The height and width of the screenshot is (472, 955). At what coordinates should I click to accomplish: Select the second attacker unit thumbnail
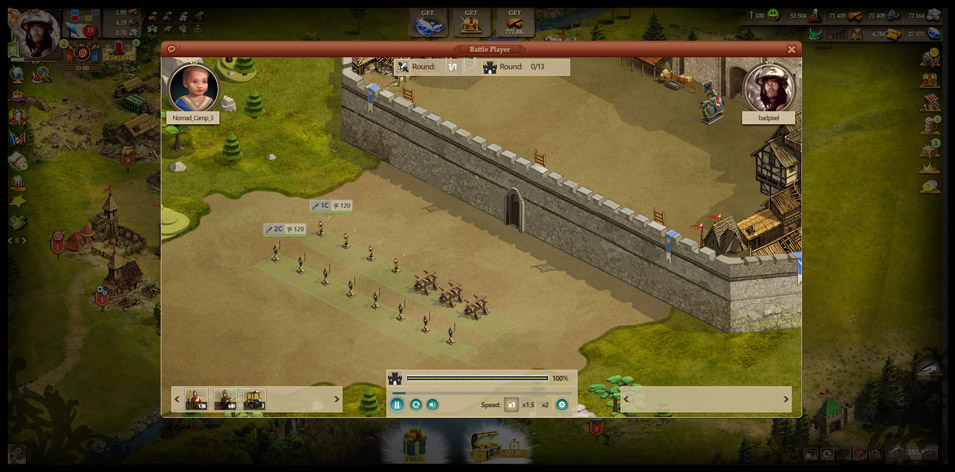click(x=225, y=399)
